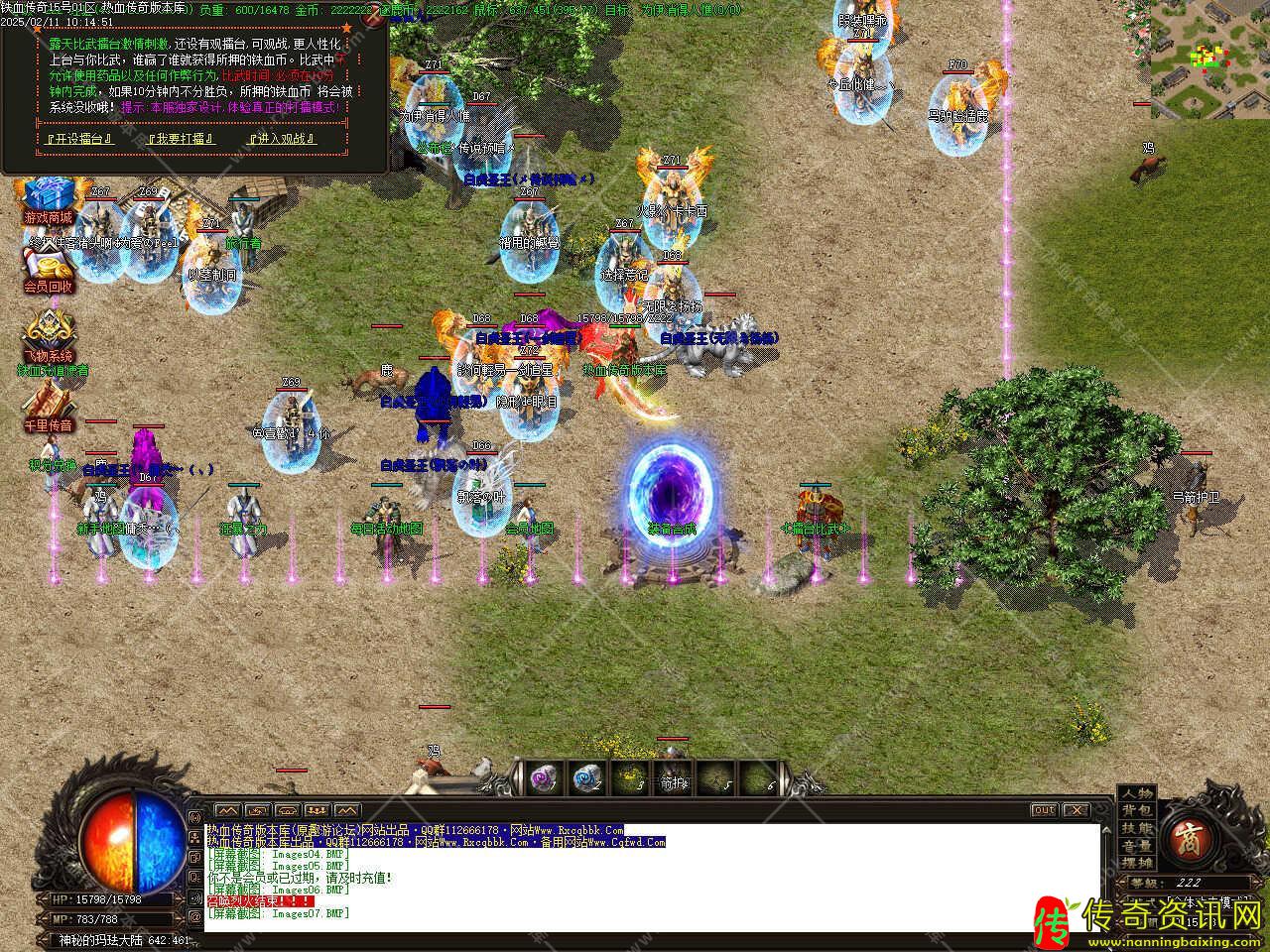
Task: Open the 游戏商城 game shop
Action: click(48, 199)
